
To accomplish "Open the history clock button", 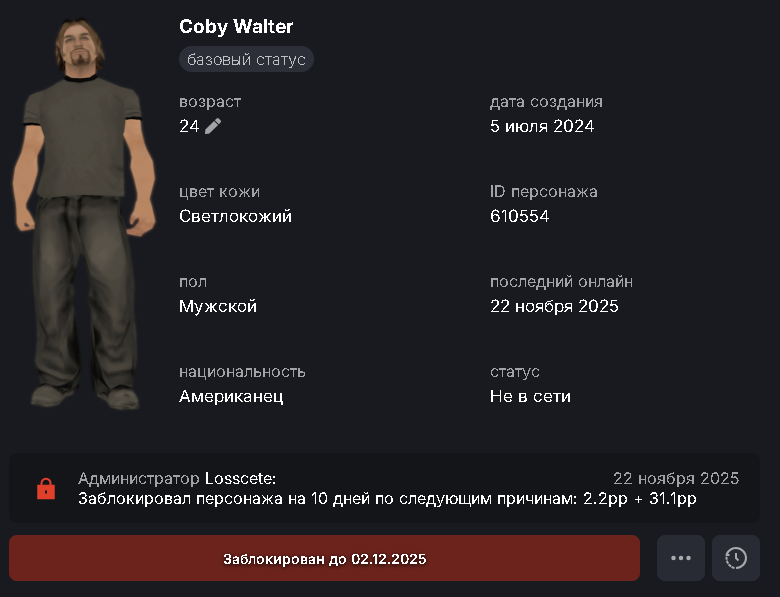I will pos(736,558).
